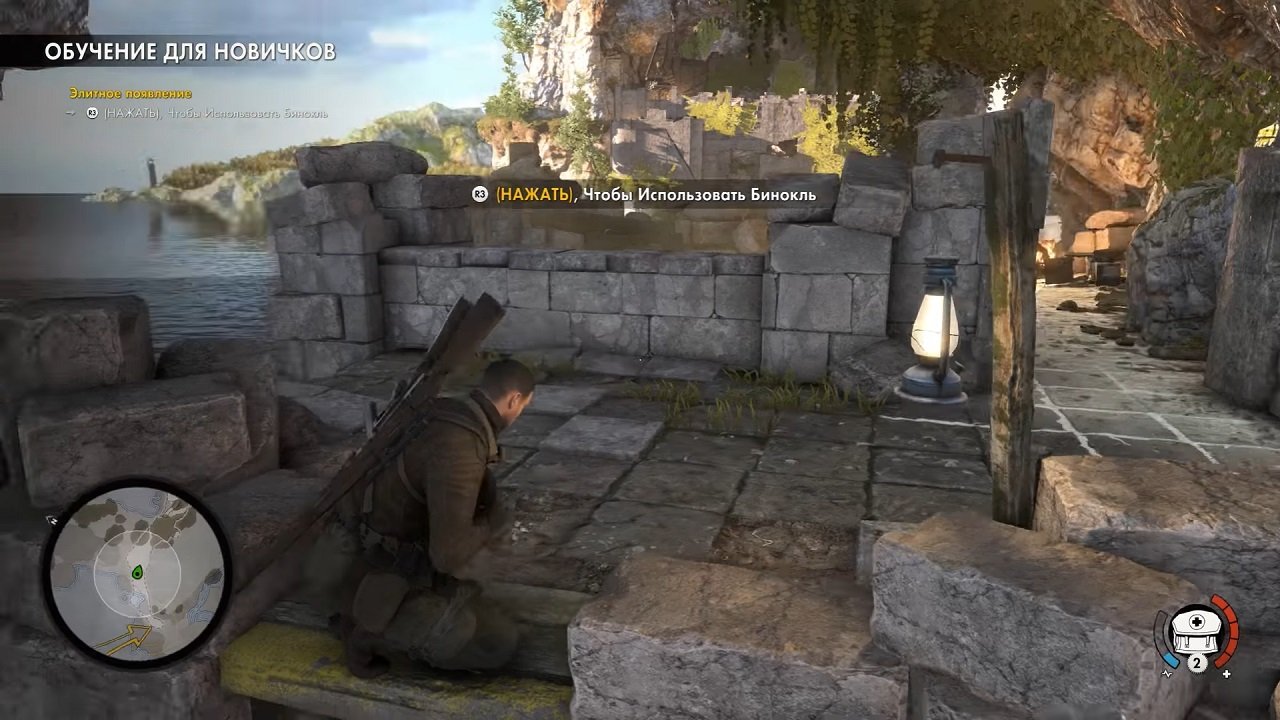
Task: Click the R3 icon next to objective text
Action: pyautogui.click(x=92, y=113)
